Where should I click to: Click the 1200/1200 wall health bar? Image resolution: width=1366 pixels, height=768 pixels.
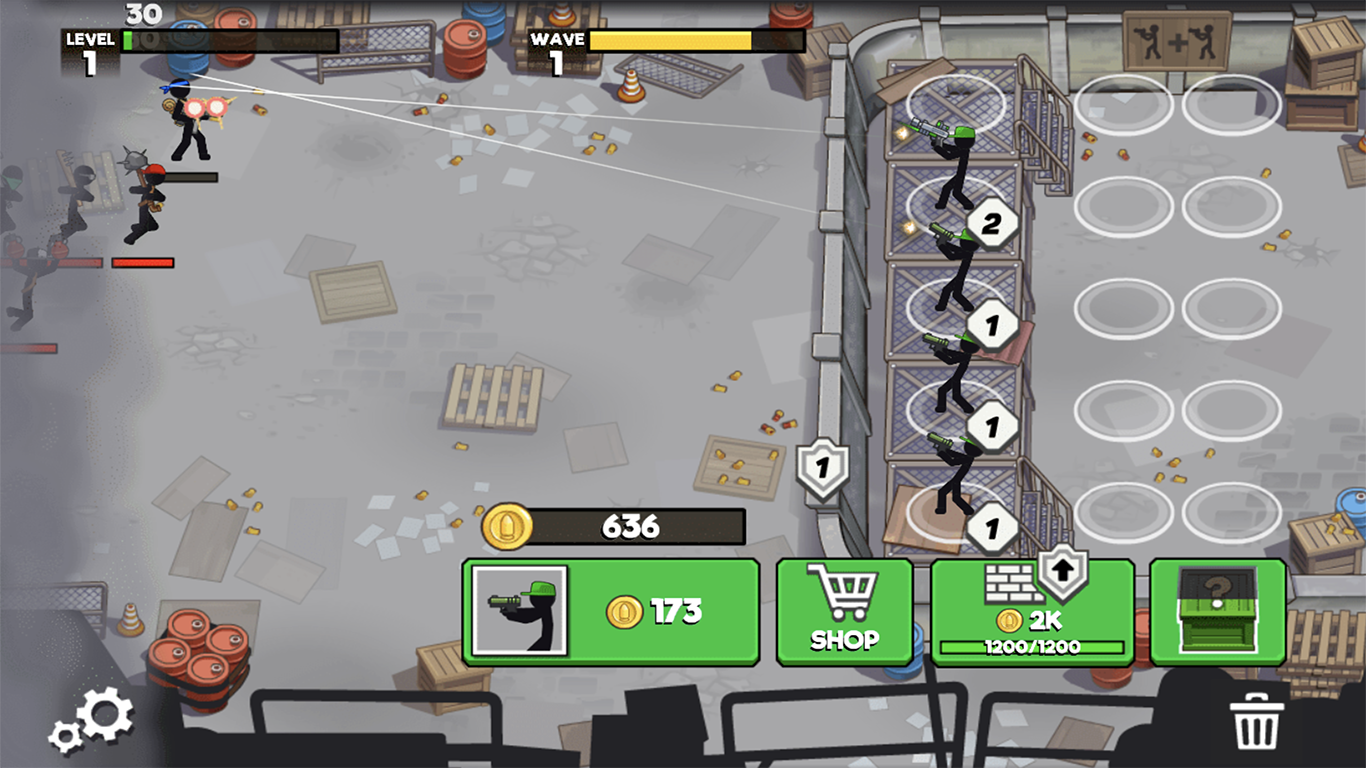pyautogui.click(x=1032, y=645)
